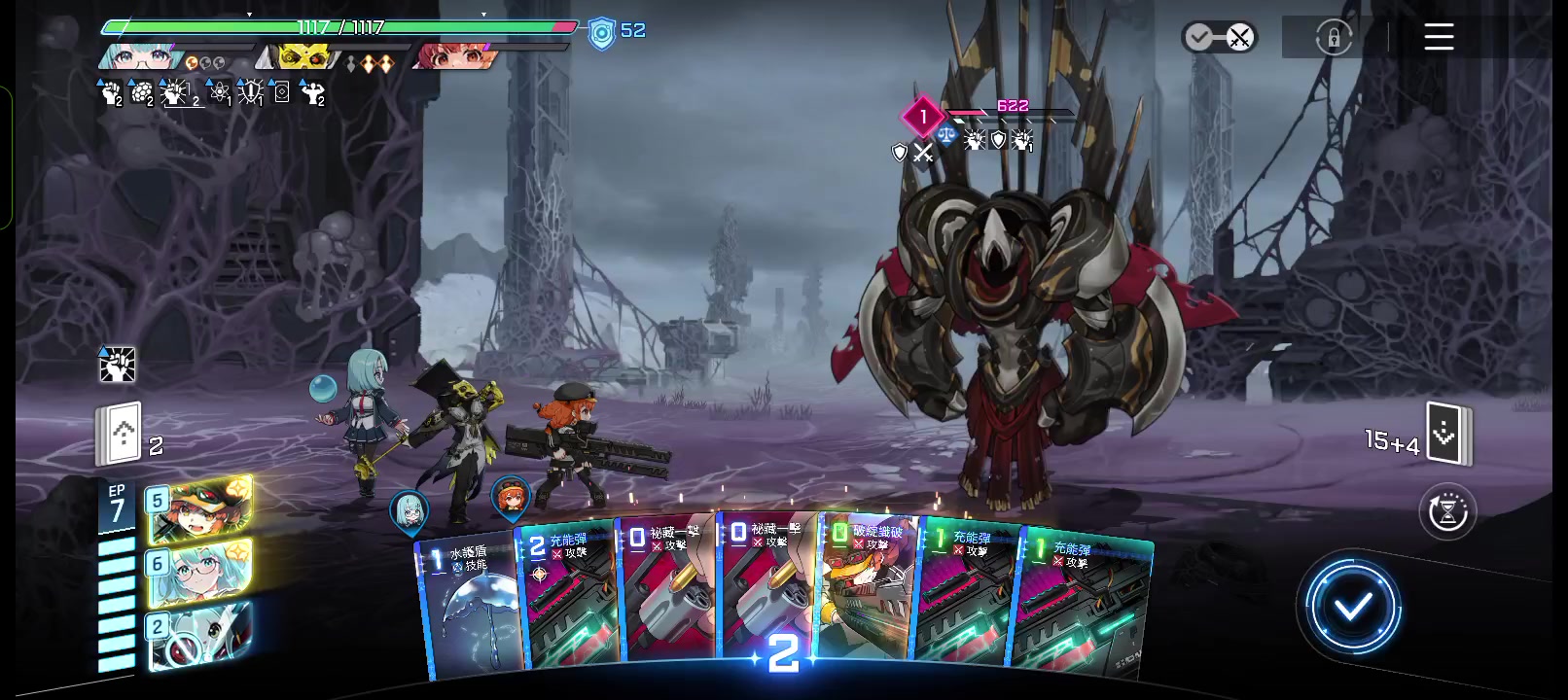
Task: Choose the 破綻識破 attack card
Action: pyautogui.click(x=868, y=593)
